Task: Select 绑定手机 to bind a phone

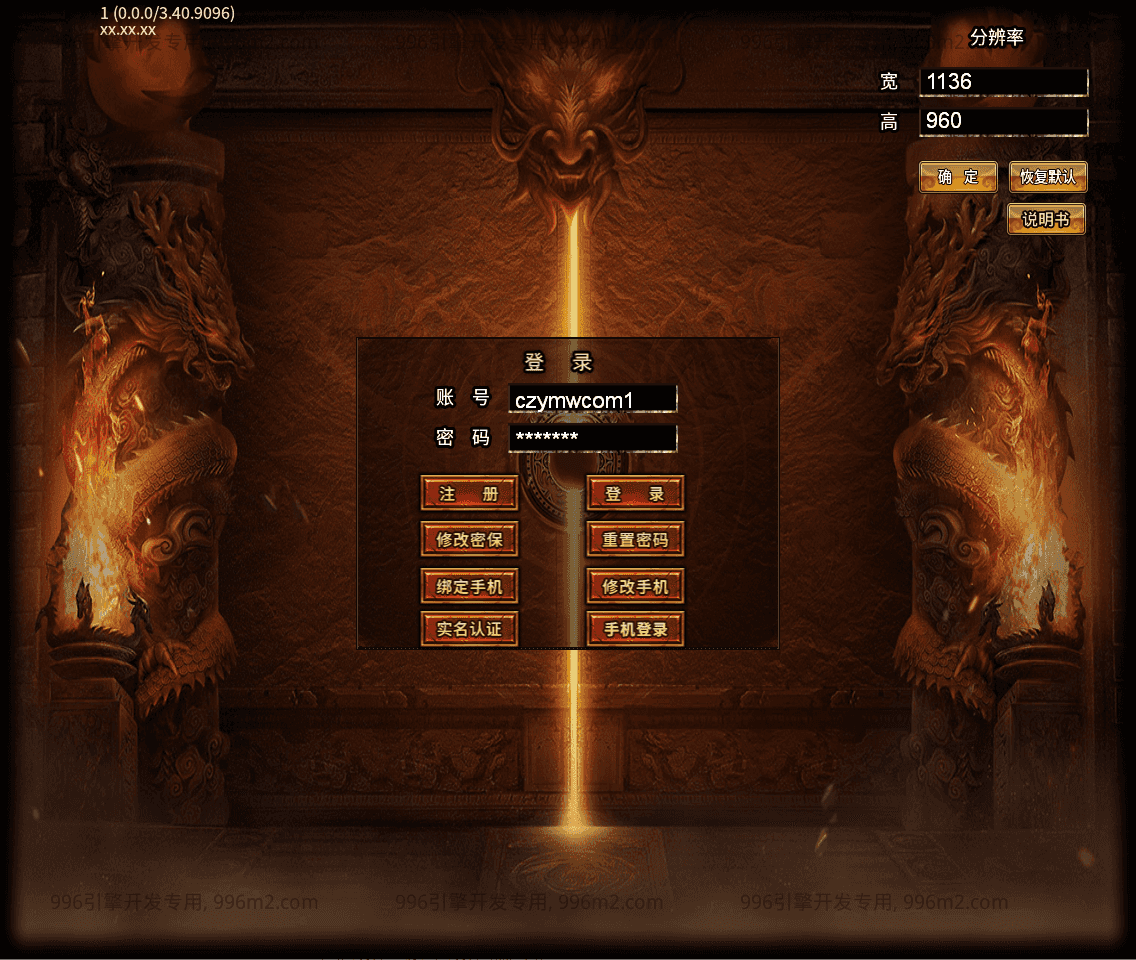Action: pos(469,586)
